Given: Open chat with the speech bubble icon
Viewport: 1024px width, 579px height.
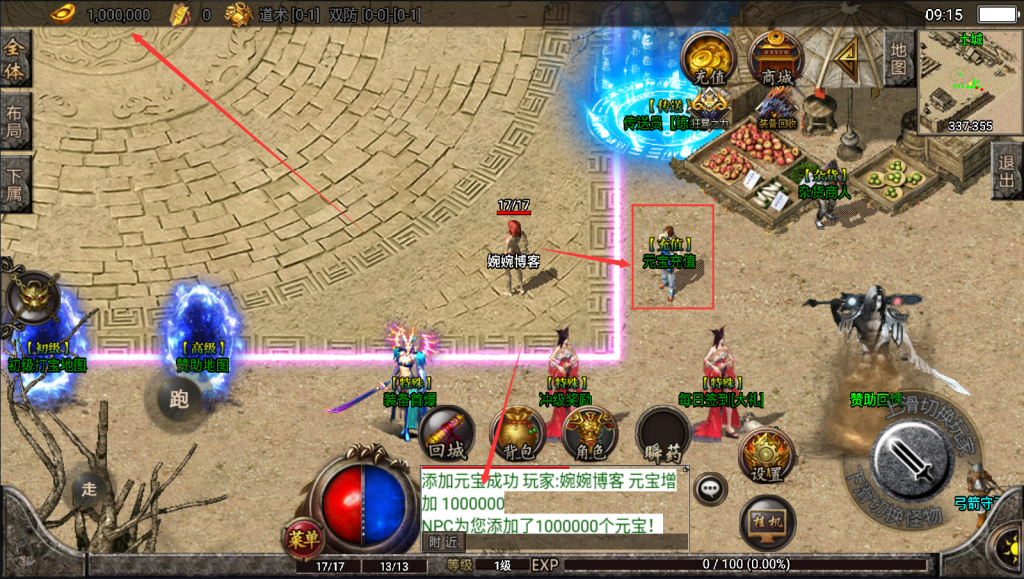Looking at the screenshot, I should [x=711, y=489].
